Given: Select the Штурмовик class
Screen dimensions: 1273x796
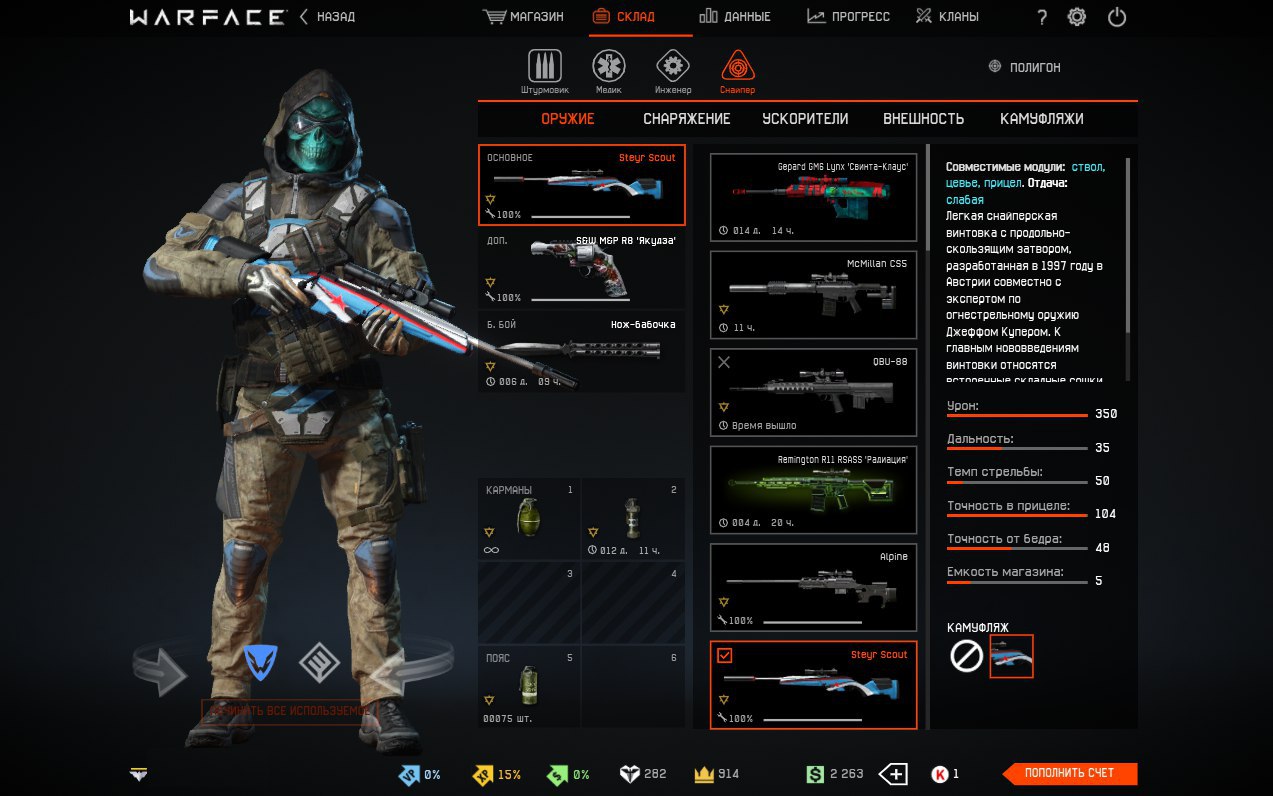Looking at the screenshot, I should pos(545,72).
